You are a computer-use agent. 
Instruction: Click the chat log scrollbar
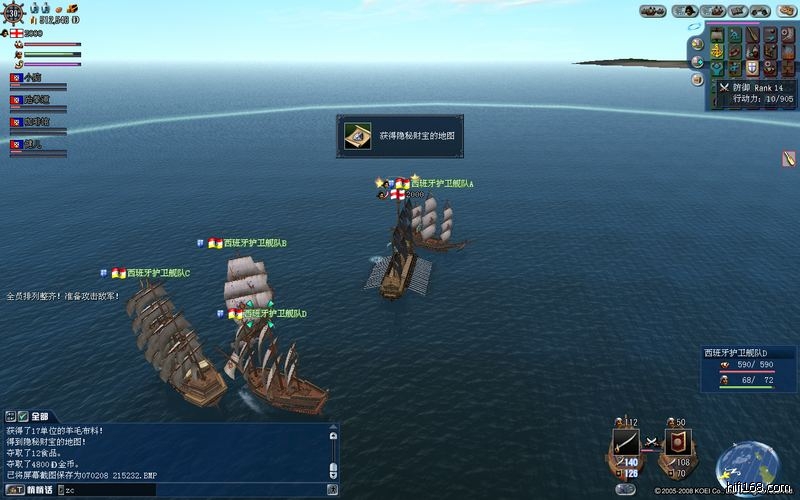point(334,450)
